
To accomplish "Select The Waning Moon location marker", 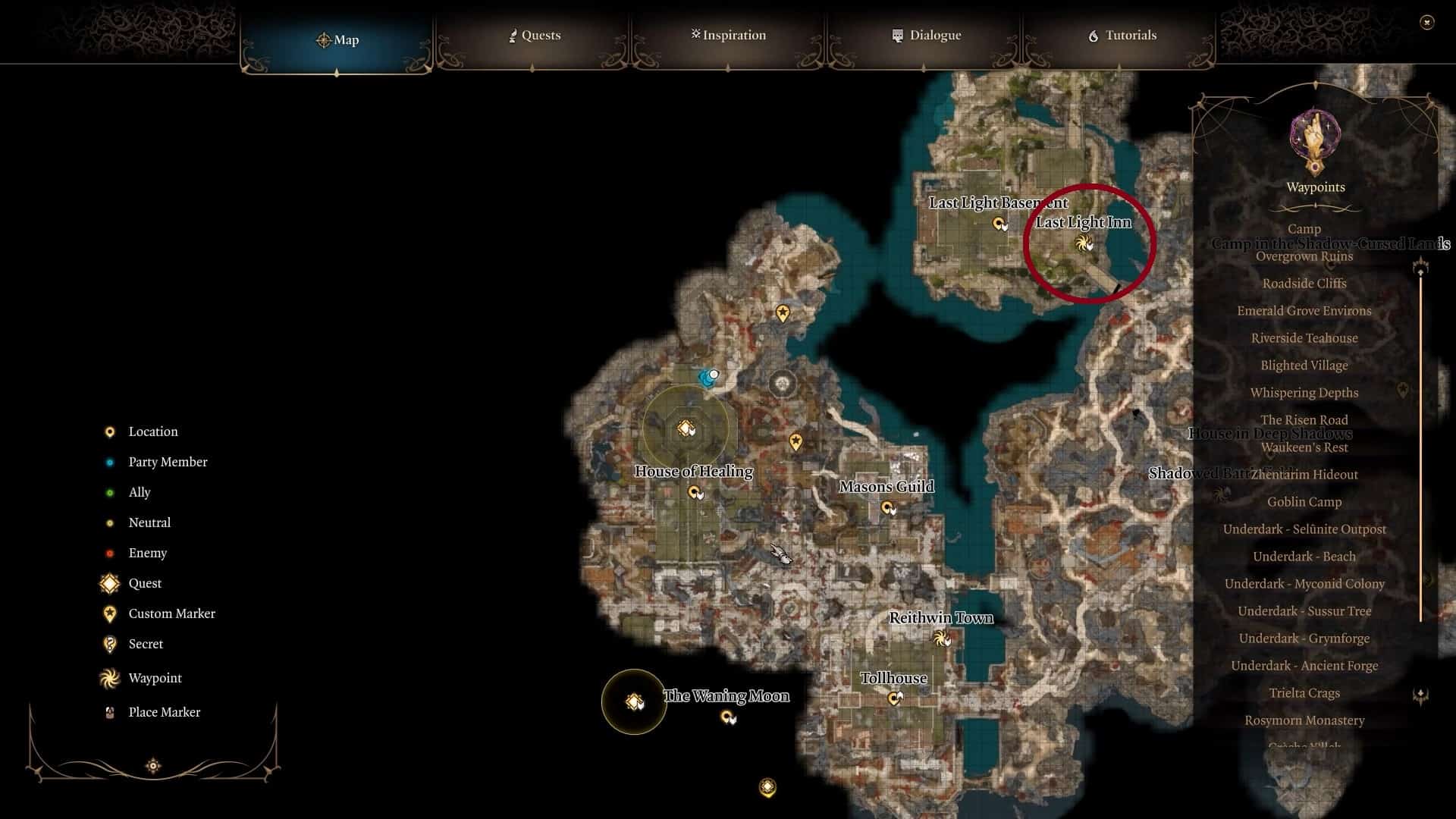I will coord(727,717).
